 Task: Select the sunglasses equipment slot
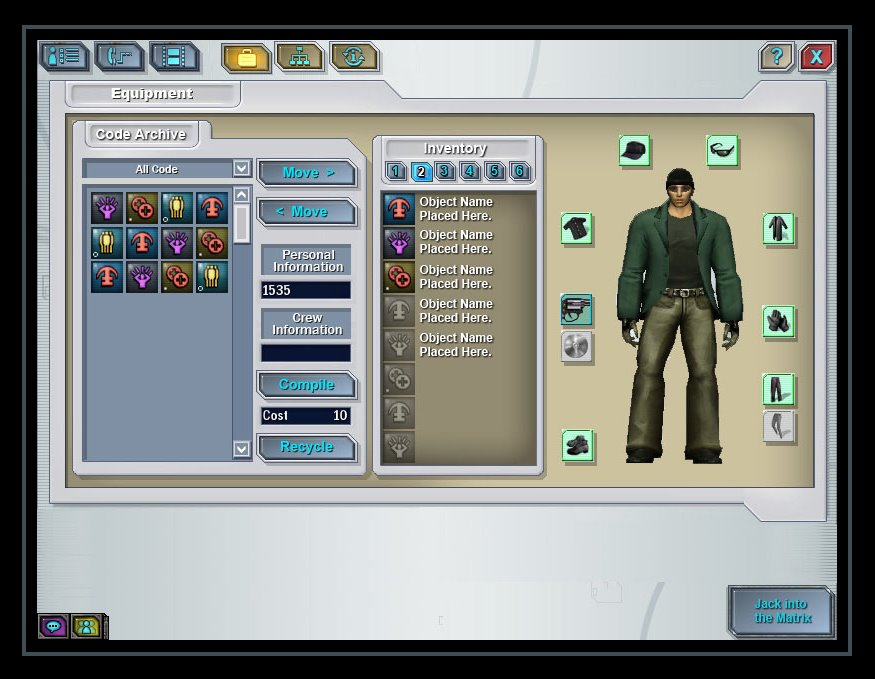coord(722,151)
